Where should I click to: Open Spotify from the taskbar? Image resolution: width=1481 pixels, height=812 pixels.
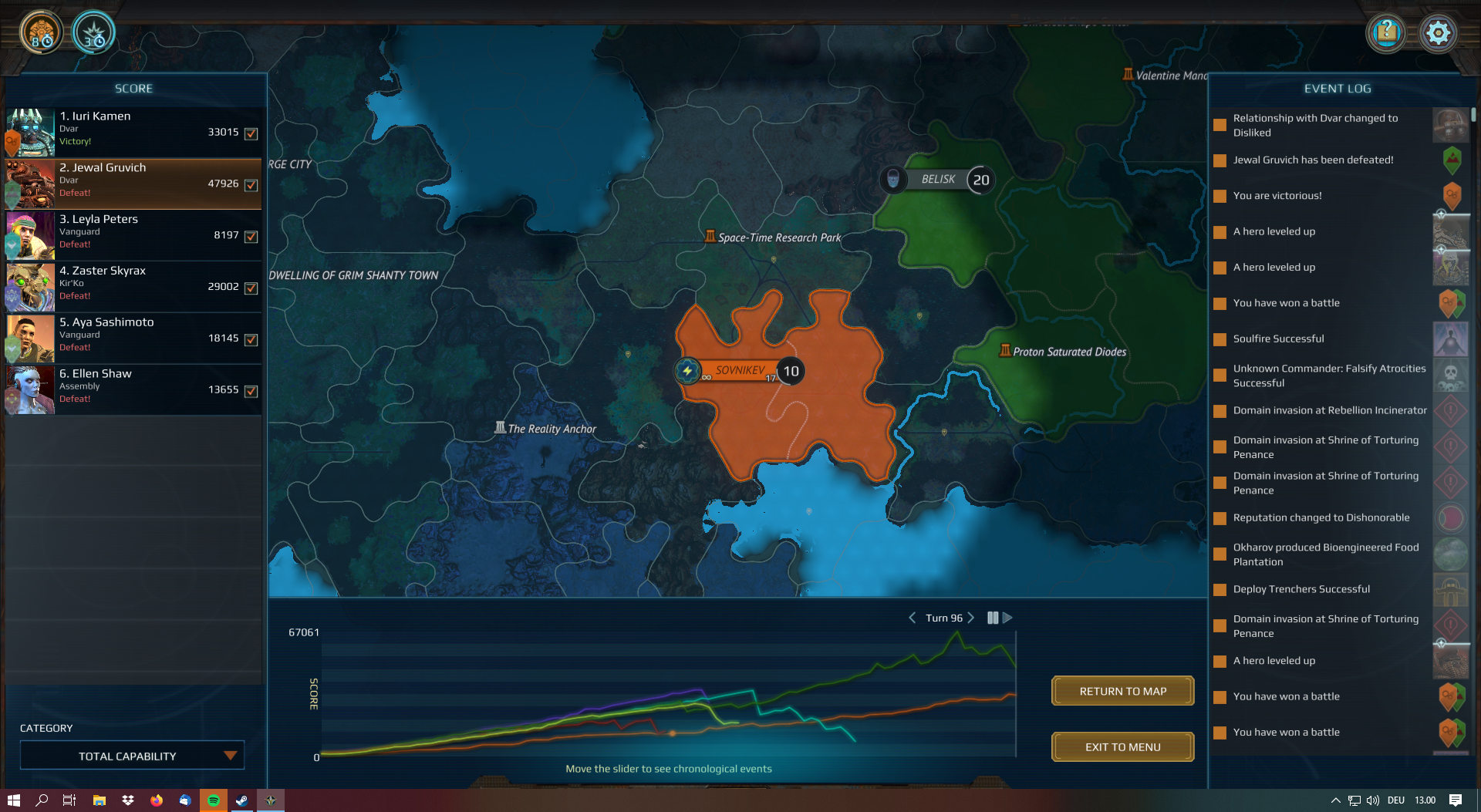[213, 800]
